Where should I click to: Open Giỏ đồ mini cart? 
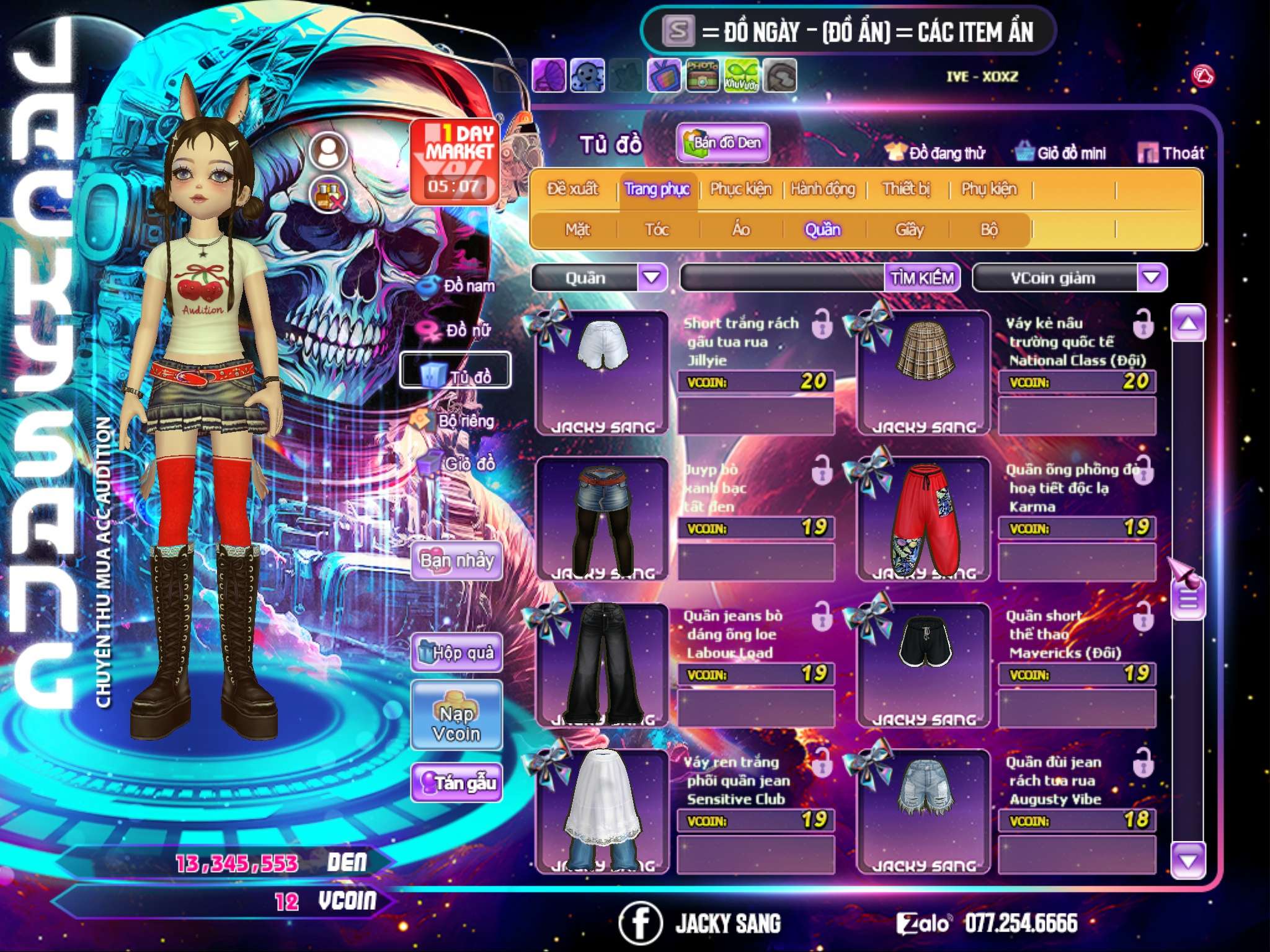(x=1060, y=153)
